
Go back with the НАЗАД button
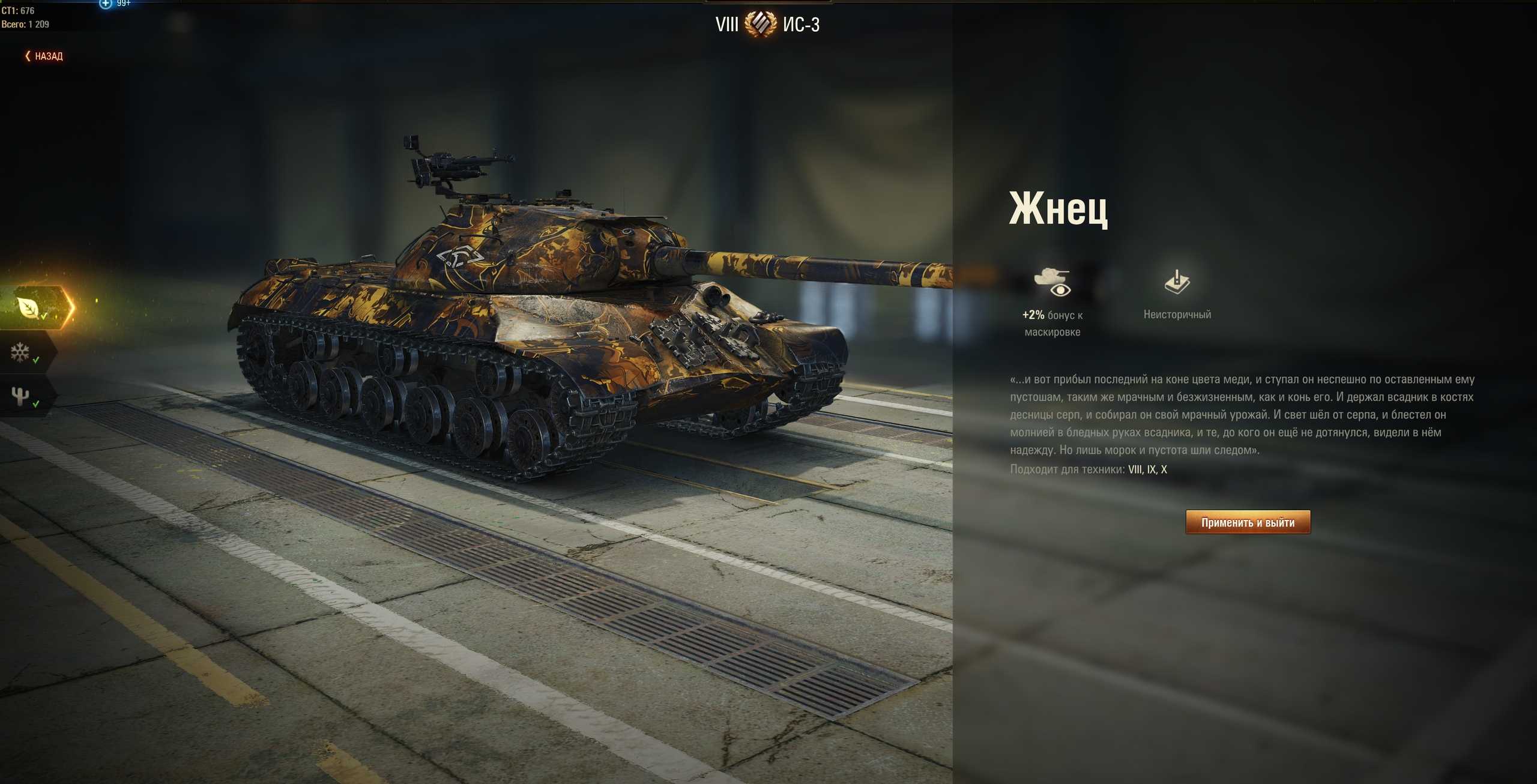click(x=44, y=56)
